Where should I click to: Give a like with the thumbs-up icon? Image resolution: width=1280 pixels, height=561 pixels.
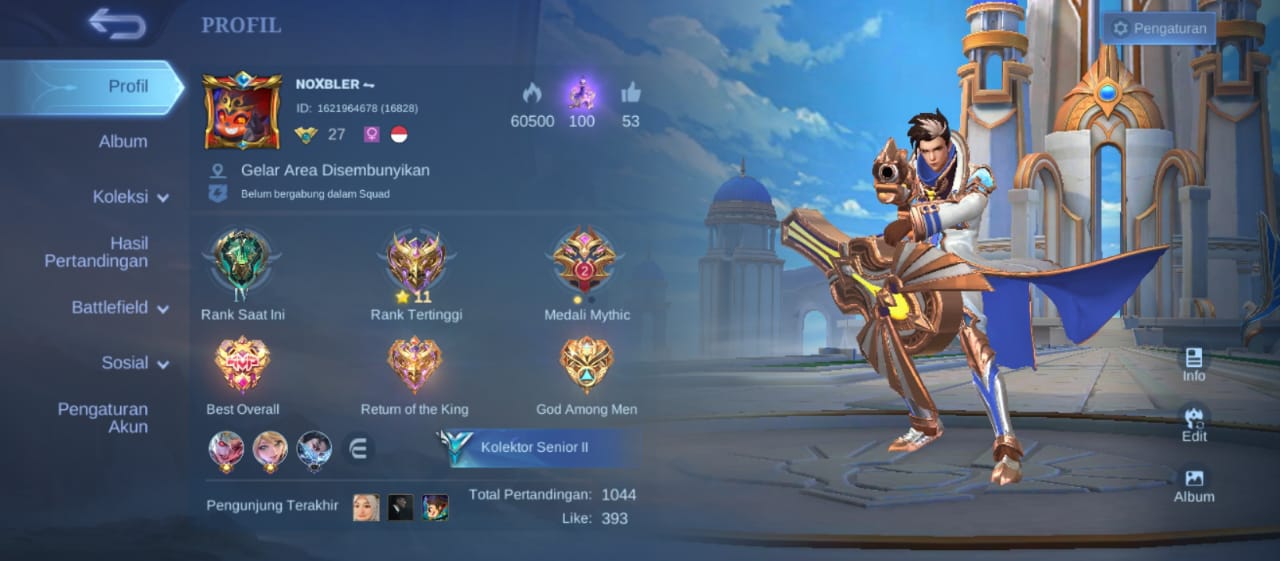(630, 93)
